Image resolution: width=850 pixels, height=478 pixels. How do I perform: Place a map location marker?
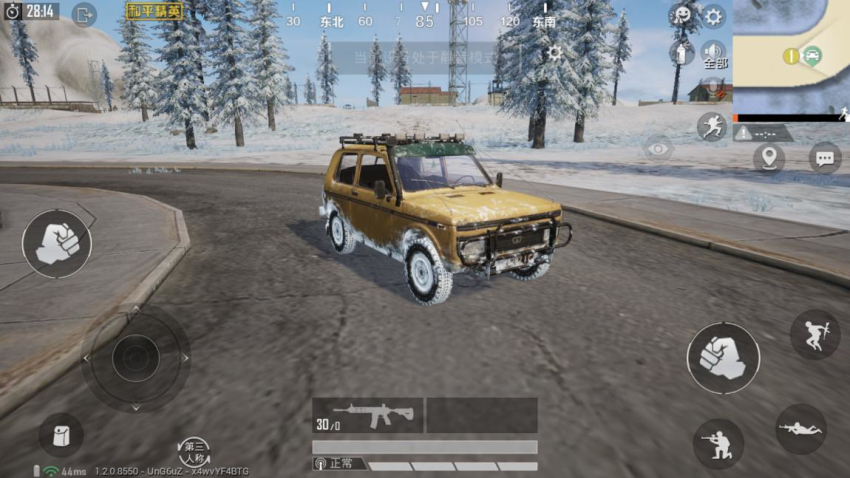pos(768,158)
